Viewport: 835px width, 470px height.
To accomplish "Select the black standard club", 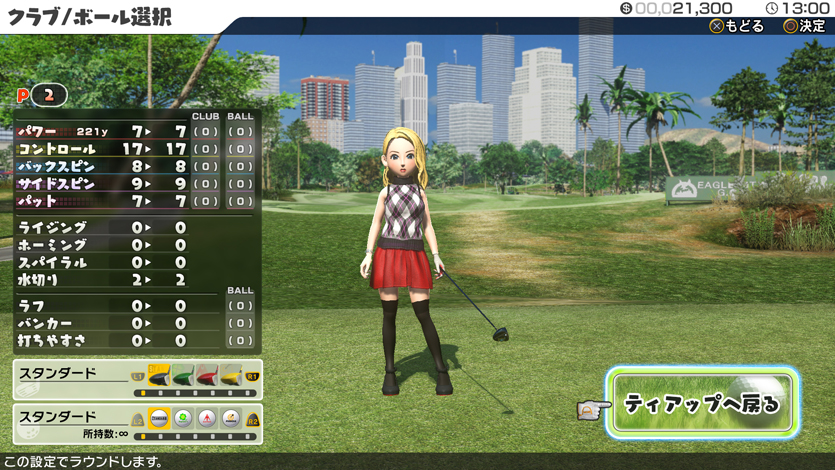I will point(160,376).
